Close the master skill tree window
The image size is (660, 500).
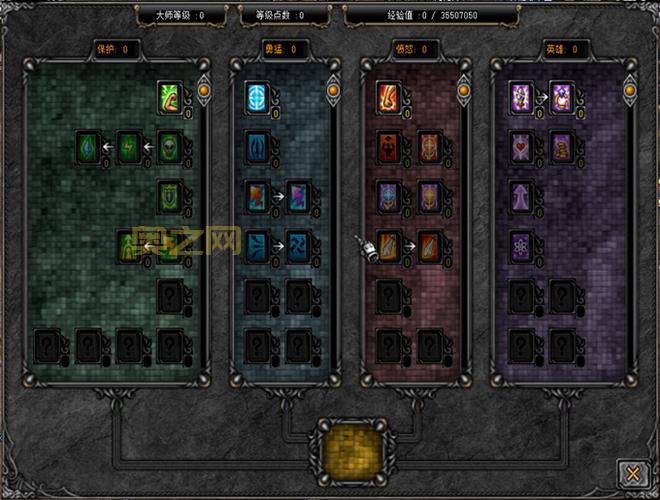pyautogui.click(x=630, y=471)
